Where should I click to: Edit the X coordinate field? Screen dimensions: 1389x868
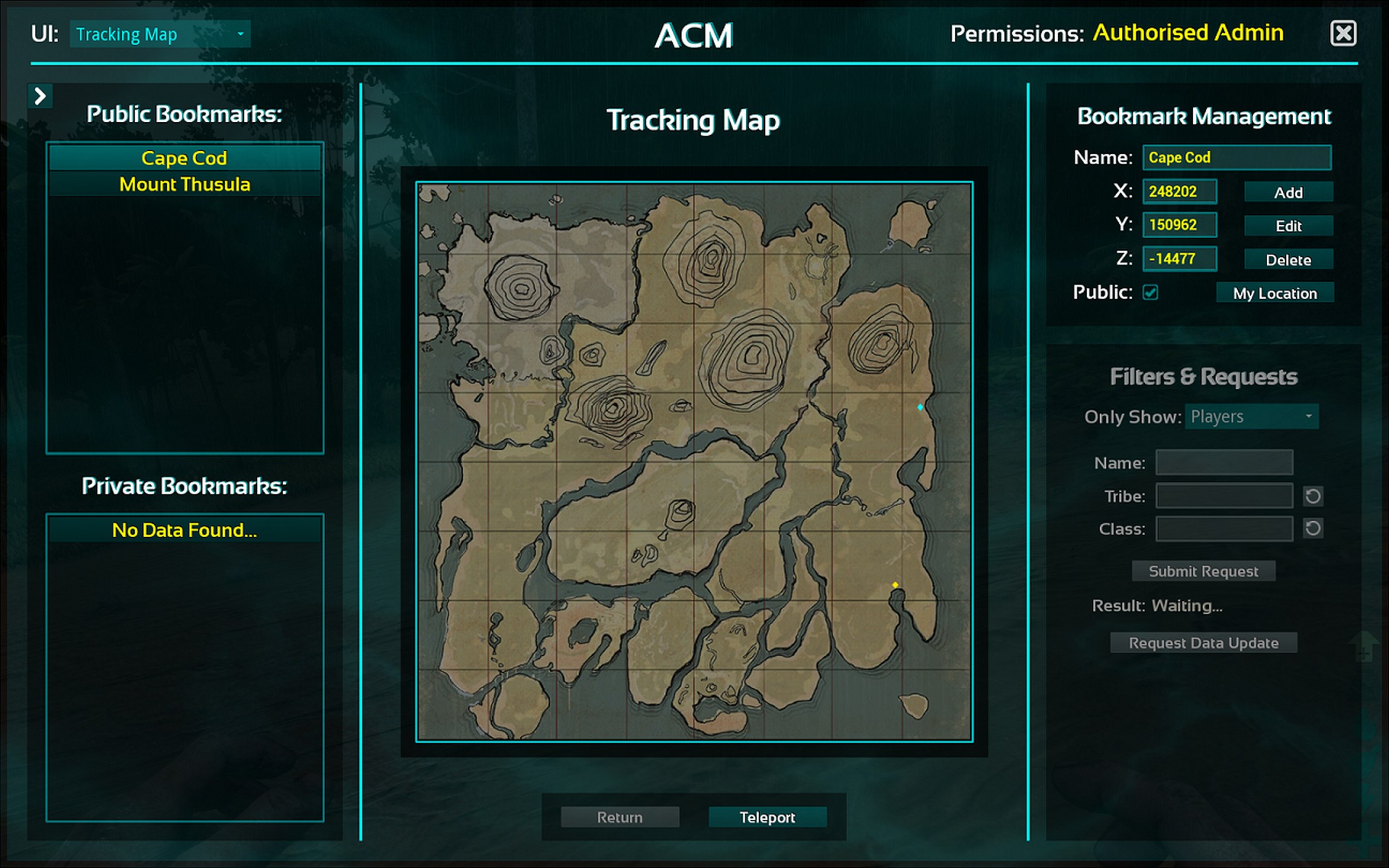(x=1179, y=192)
